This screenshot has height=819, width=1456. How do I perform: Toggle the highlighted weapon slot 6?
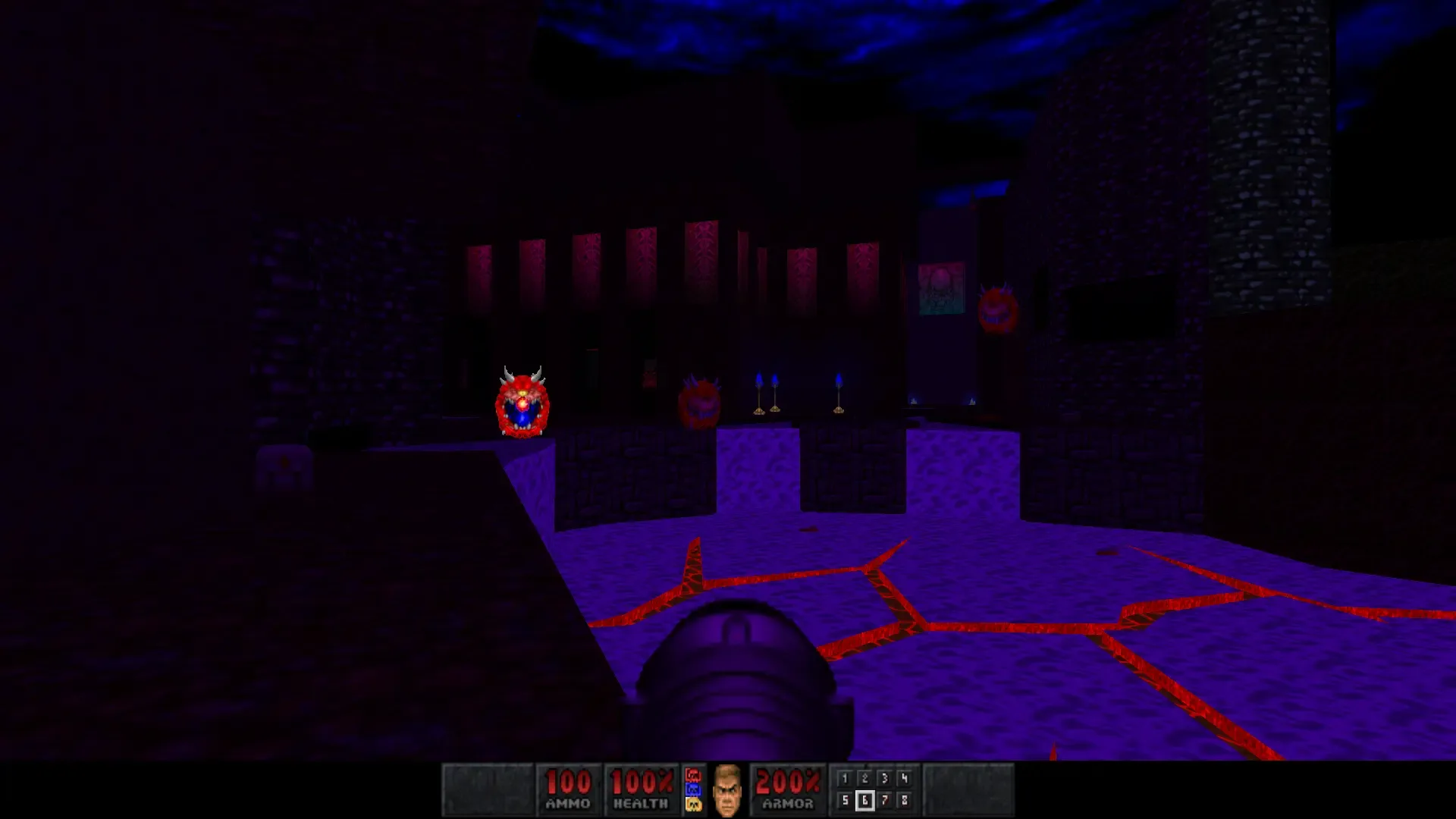point(865,802)
